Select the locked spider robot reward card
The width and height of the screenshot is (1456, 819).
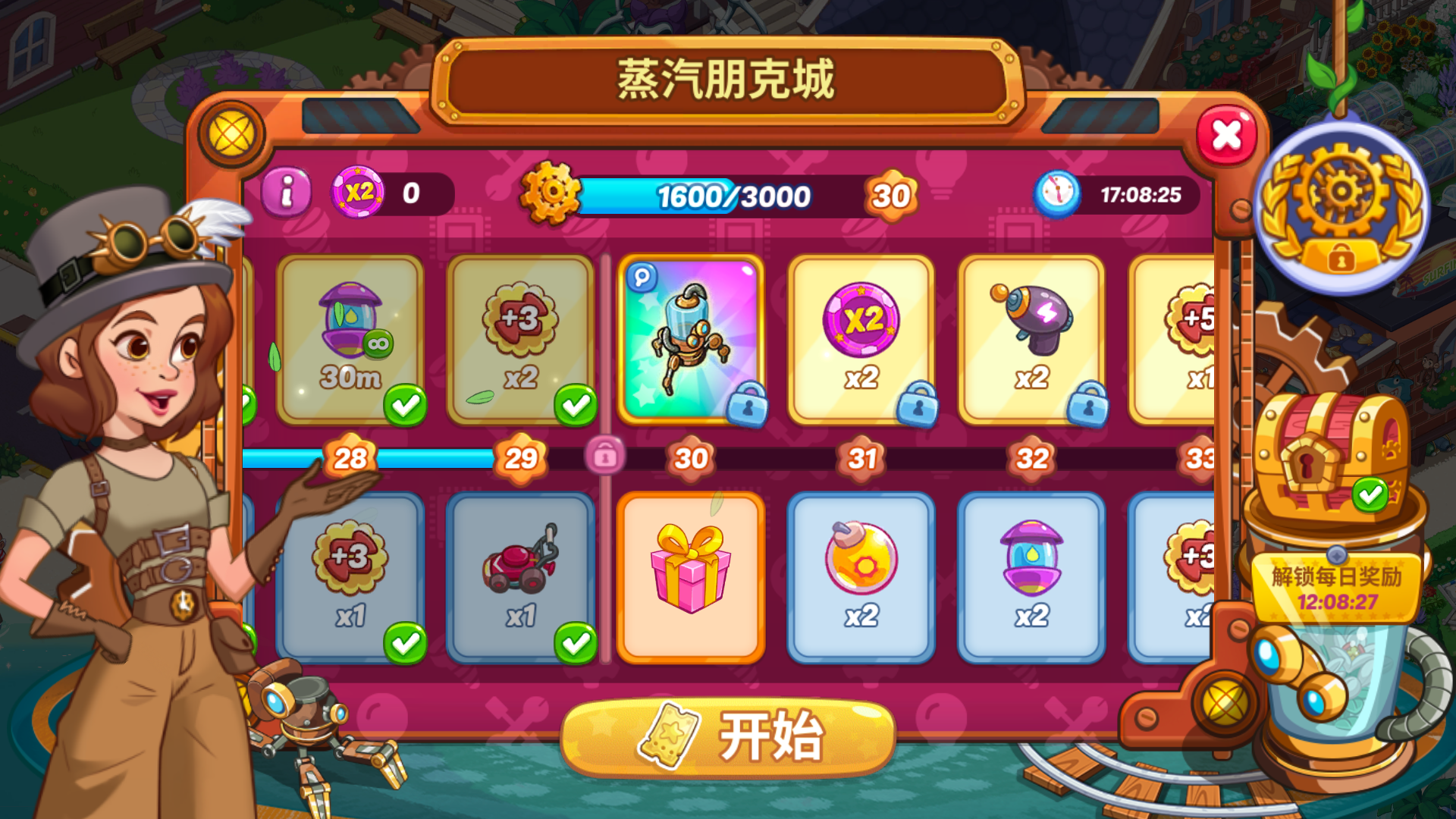click(x=690, y=334)
